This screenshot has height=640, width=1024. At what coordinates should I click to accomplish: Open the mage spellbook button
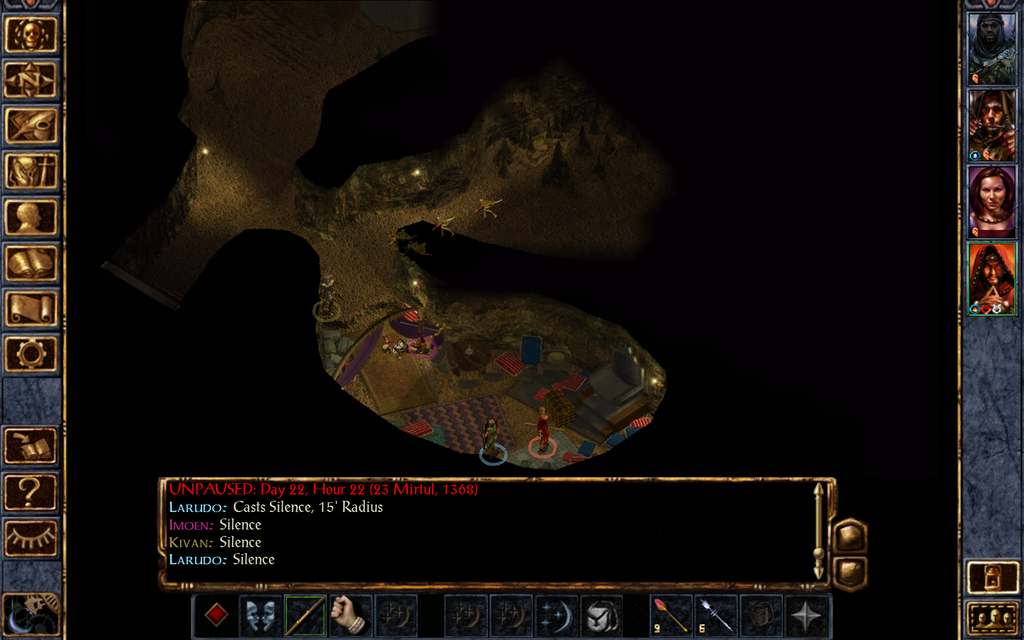31,263
